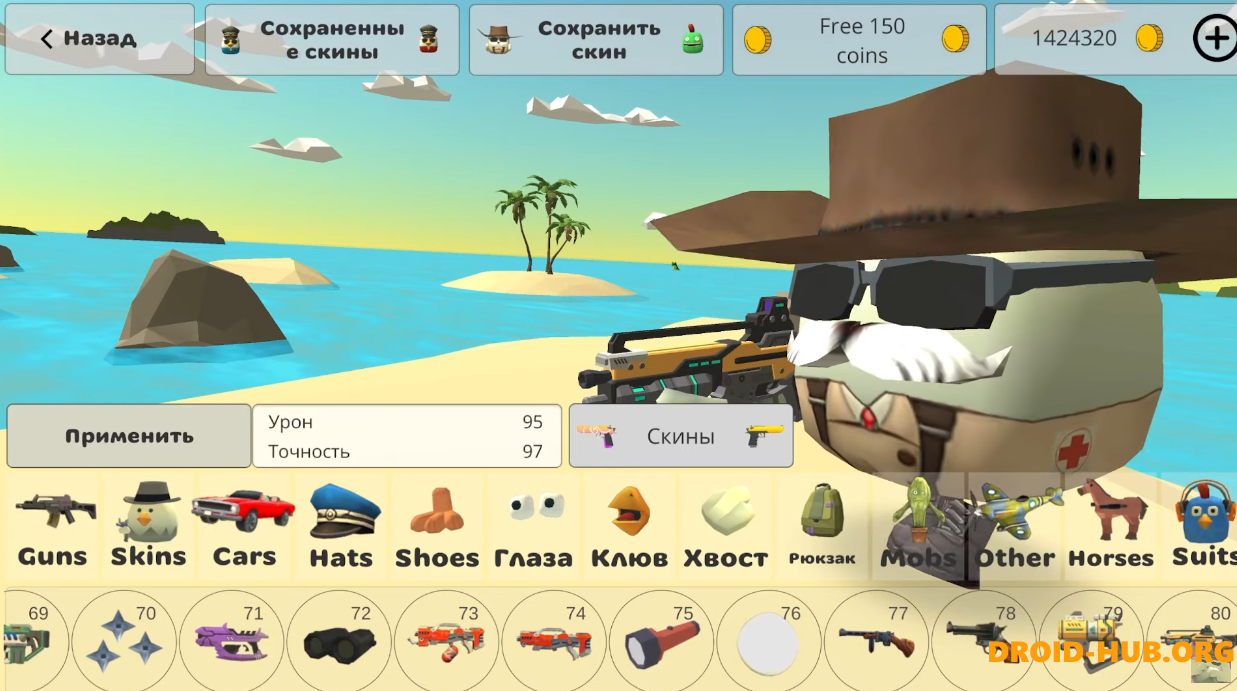
Task: Open the weapon Скины button
Action: point(680,436)
